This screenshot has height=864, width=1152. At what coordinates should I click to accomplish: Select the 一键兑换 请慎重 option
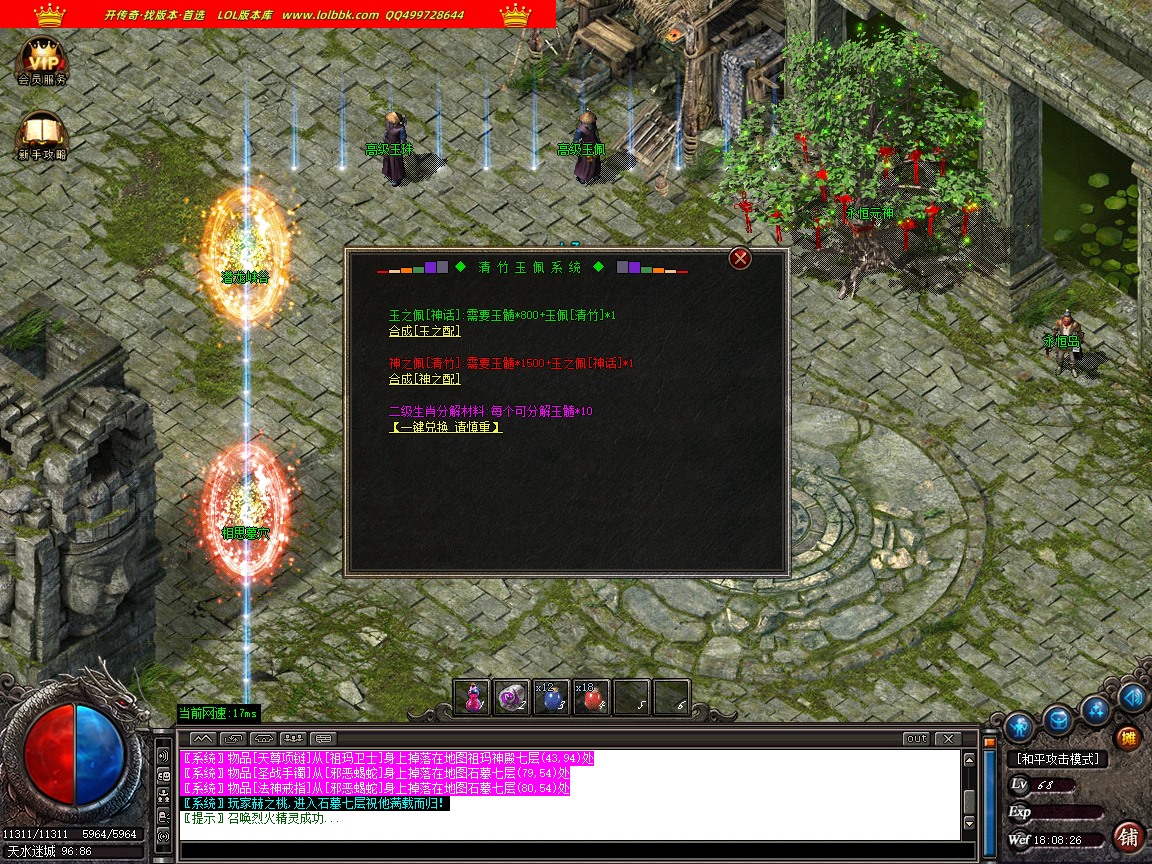pos(445,427)
